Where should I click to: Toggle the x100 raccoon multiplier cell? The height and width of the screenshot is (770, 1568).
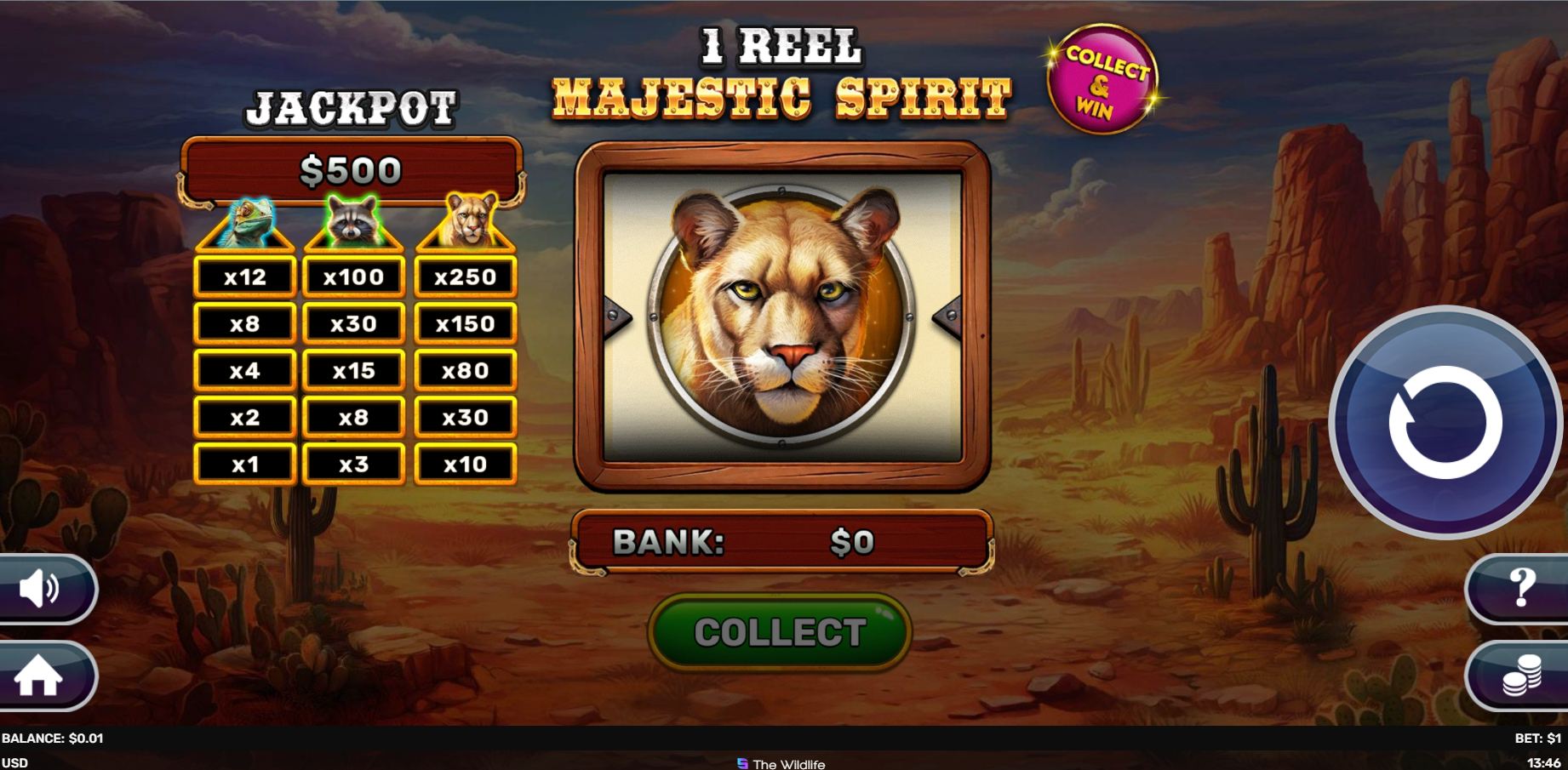tap(355, 276)
